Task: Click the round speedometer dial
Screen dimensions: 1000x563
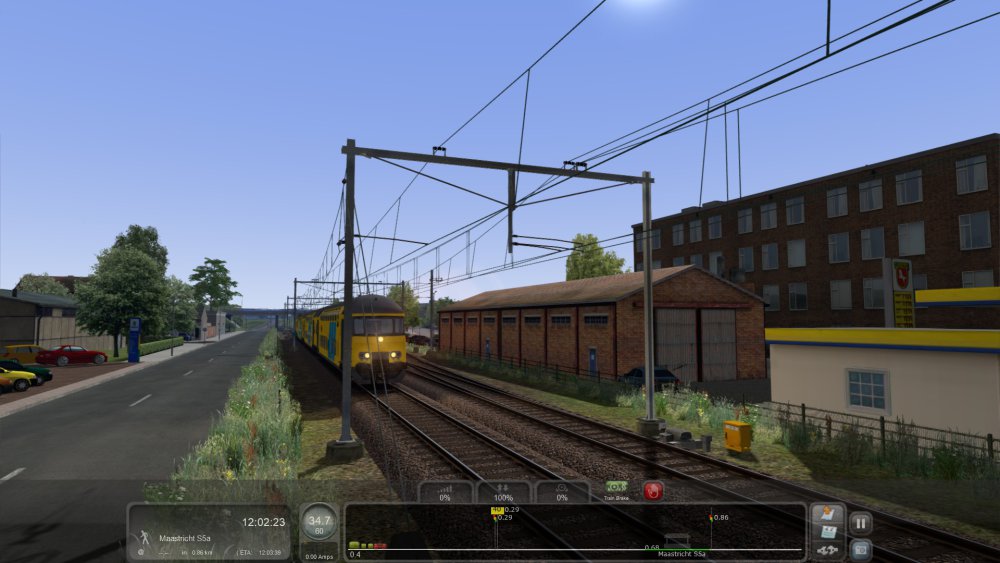Action: coord(319,523)
